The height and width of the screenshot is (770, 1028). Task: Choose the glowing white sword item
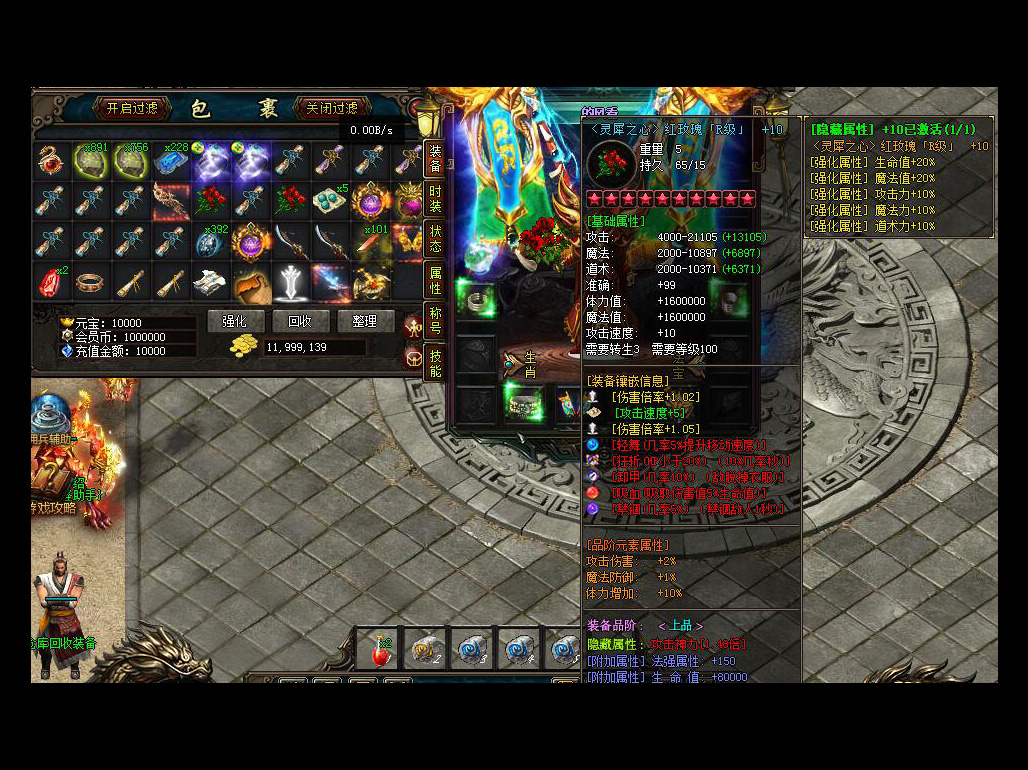pos(291,282)
